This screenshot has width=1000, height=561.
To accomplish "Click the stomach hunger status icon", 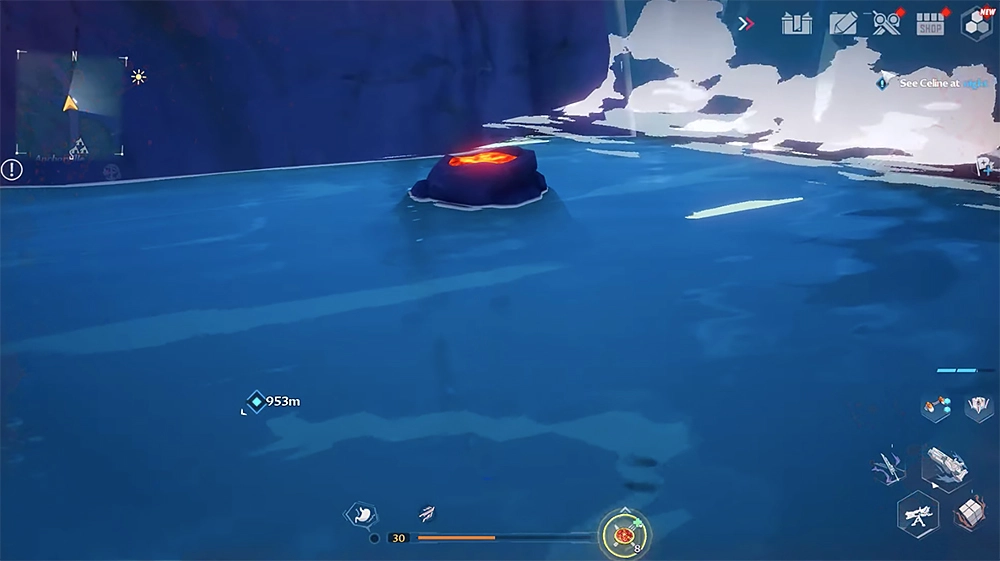I will [x=360, y=514].
